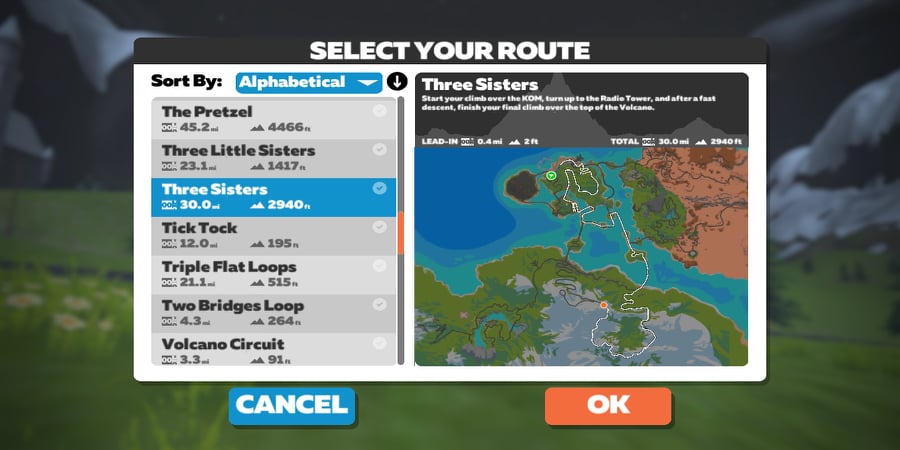The image size is (900, 450).
Task: Confirm the route with the OK button
Action: tap(607, 405)
